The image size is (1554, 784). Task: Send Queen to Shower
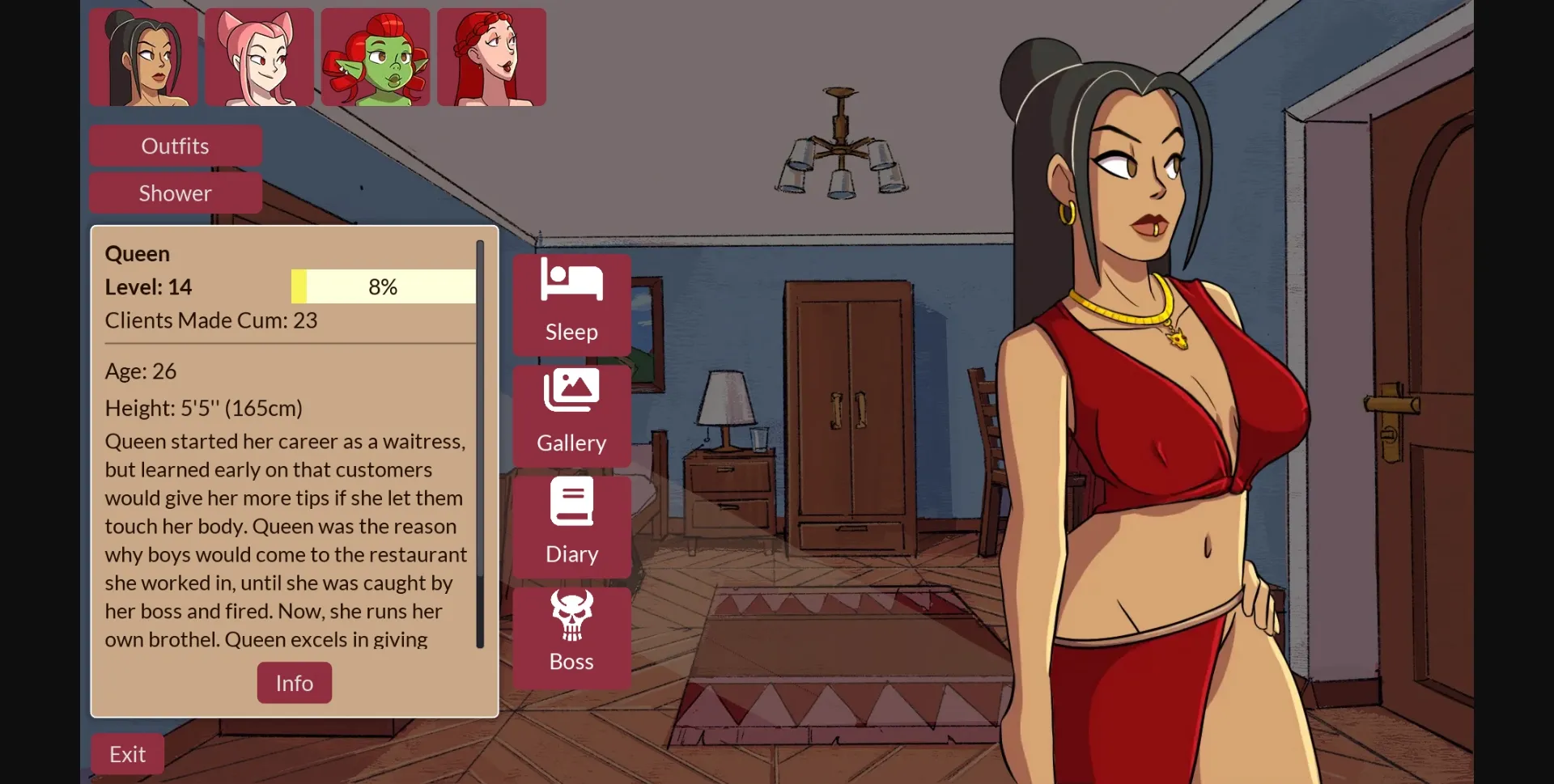(175, 193)
